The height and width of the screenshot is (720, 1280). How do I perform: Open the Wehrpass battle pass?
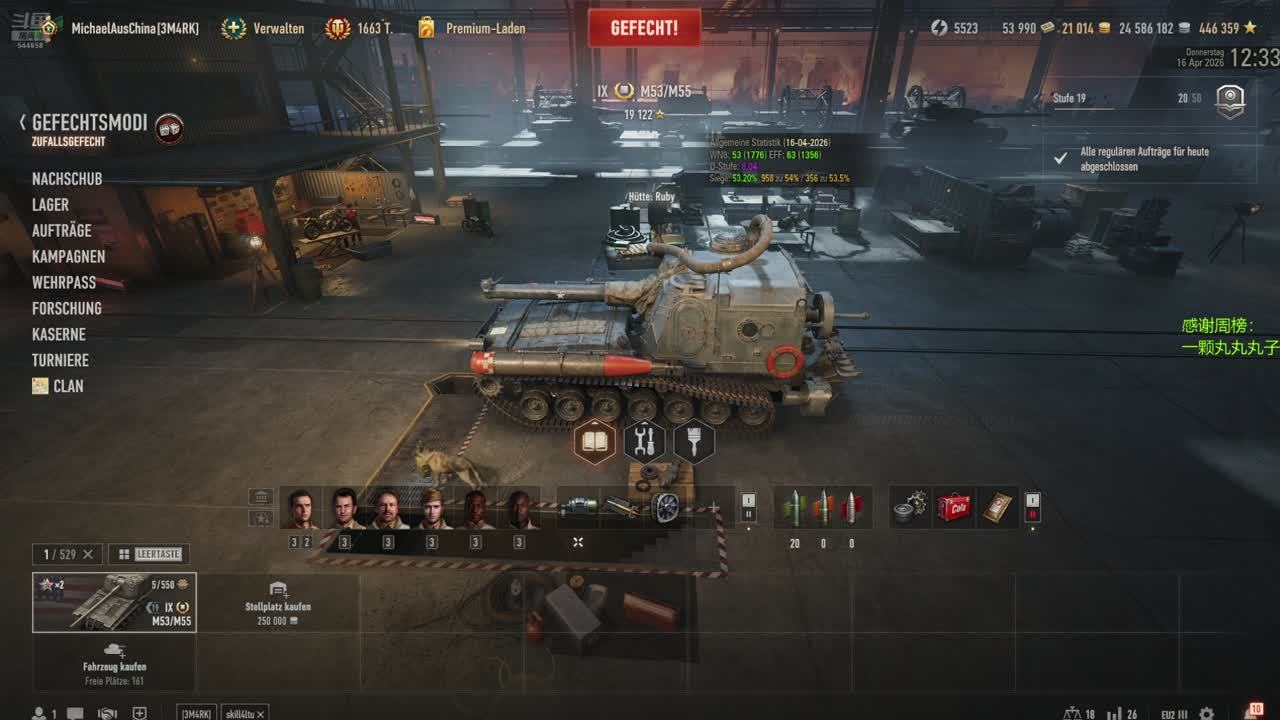(x=64, y=283)
